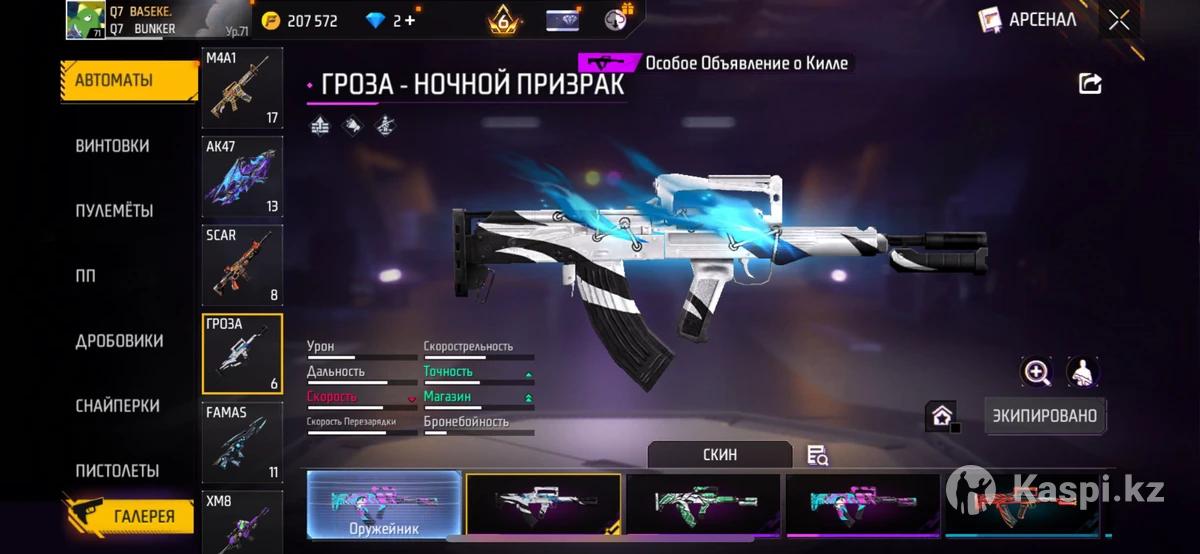Click the Экипировано button
This screenshot has height=554, width=1200.
click(1045, 416)
